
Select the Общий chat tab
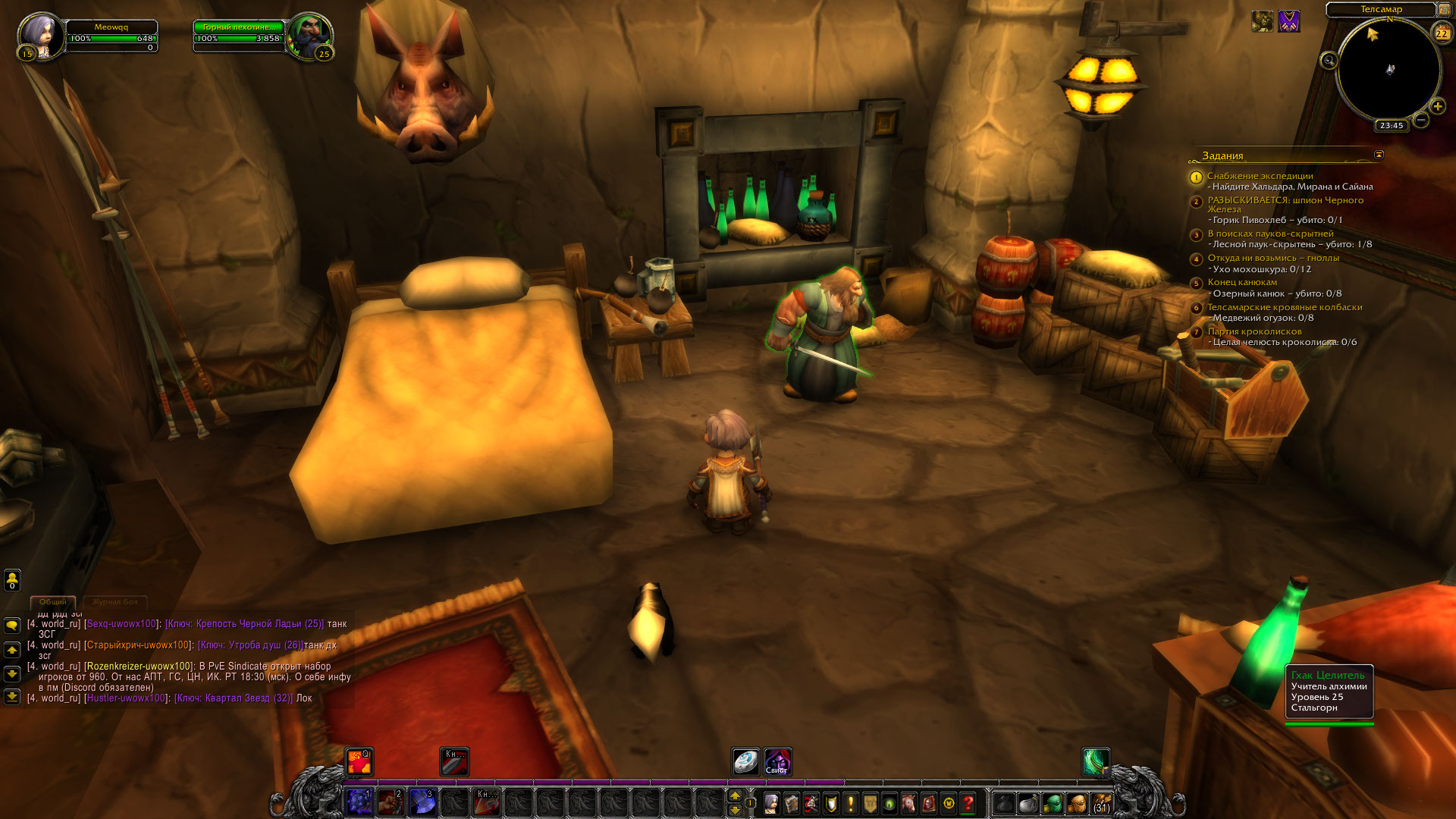pyautogui.click(x=53, y=602)
